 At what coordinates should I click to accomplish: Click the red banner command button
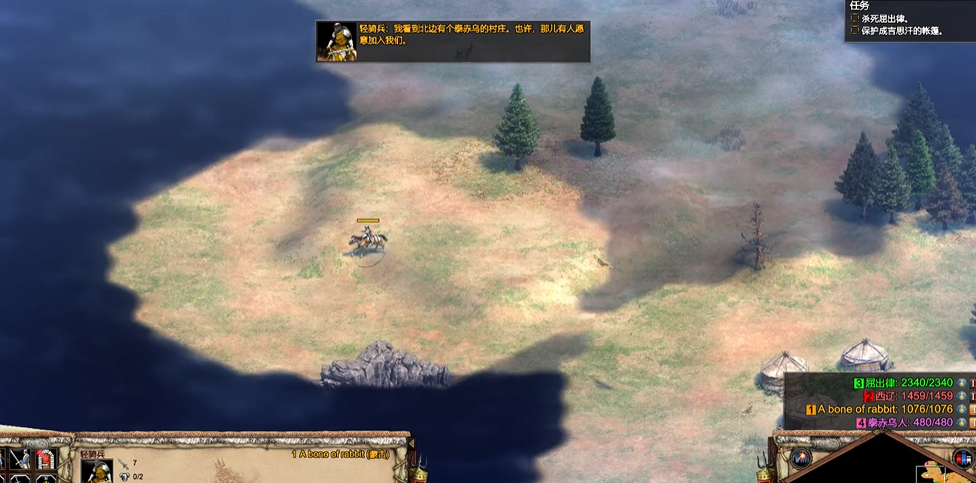[45, 459]
